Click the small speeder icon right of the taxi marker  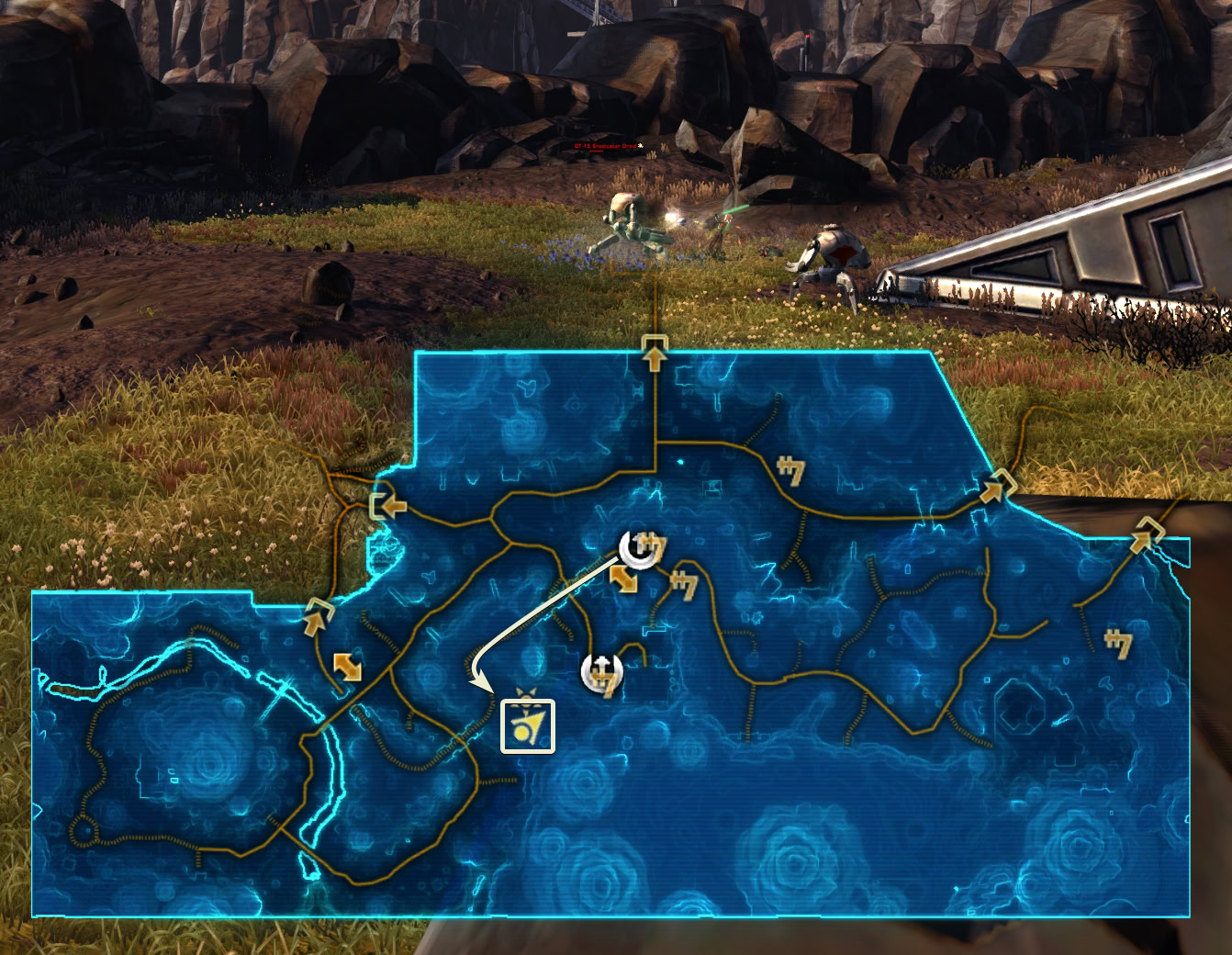[x=684, y=583]
